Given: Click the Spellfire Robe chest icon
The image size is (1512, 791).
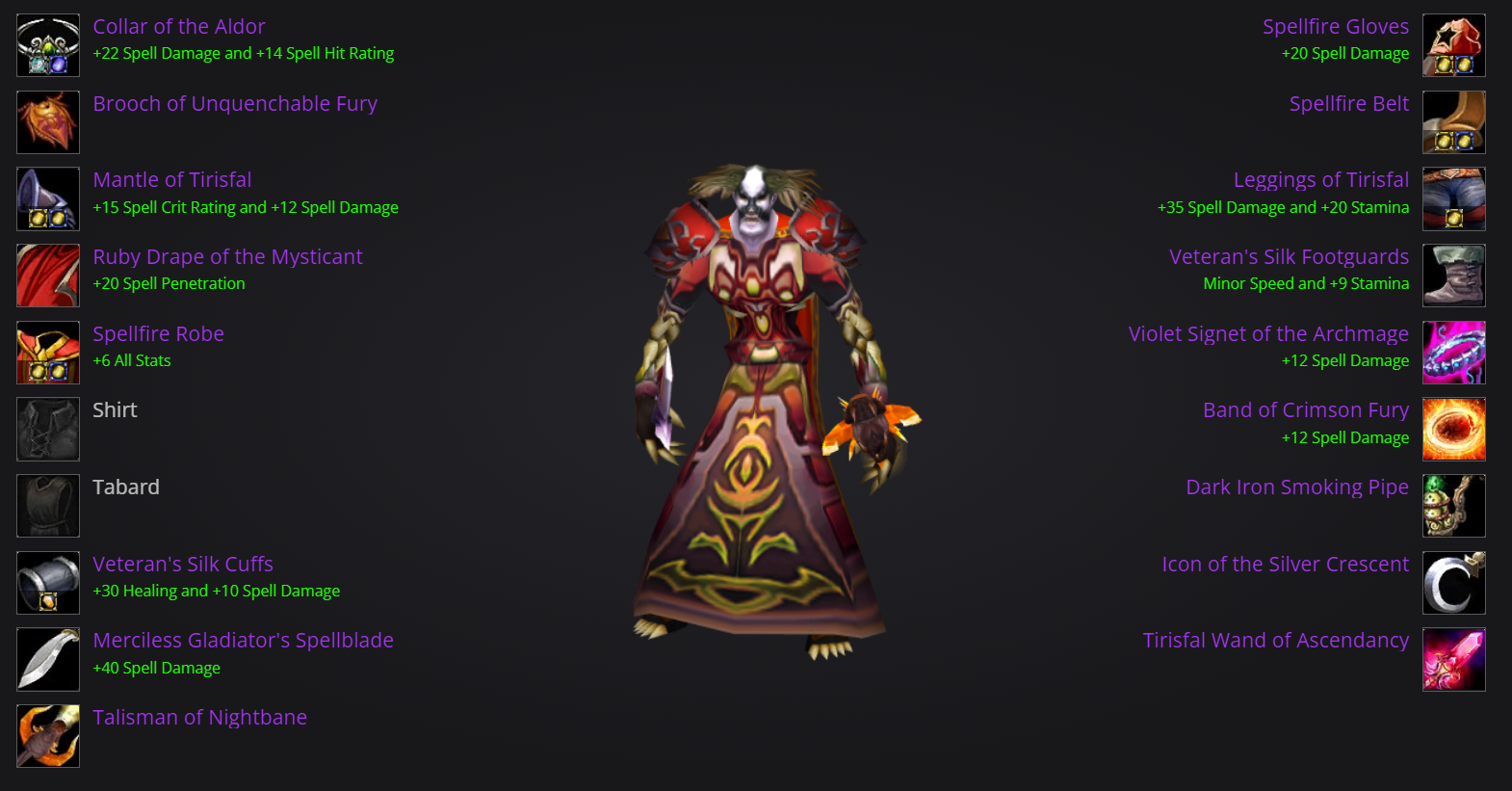Looking at the screenshot, I should (x=47, y=352).
